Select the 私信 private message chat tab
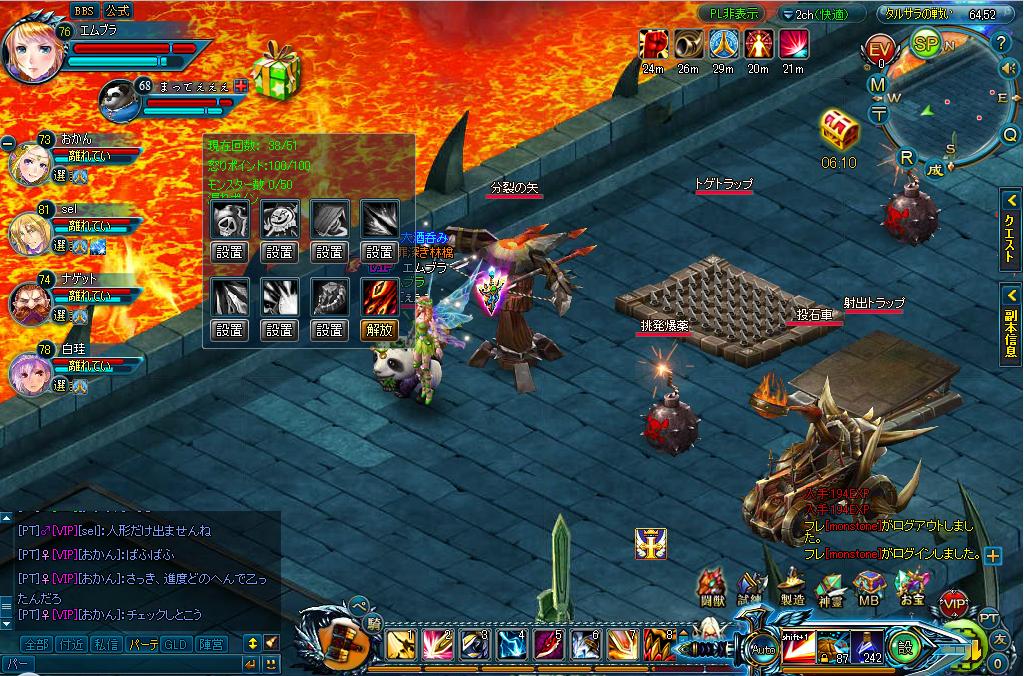 (105, 643)
